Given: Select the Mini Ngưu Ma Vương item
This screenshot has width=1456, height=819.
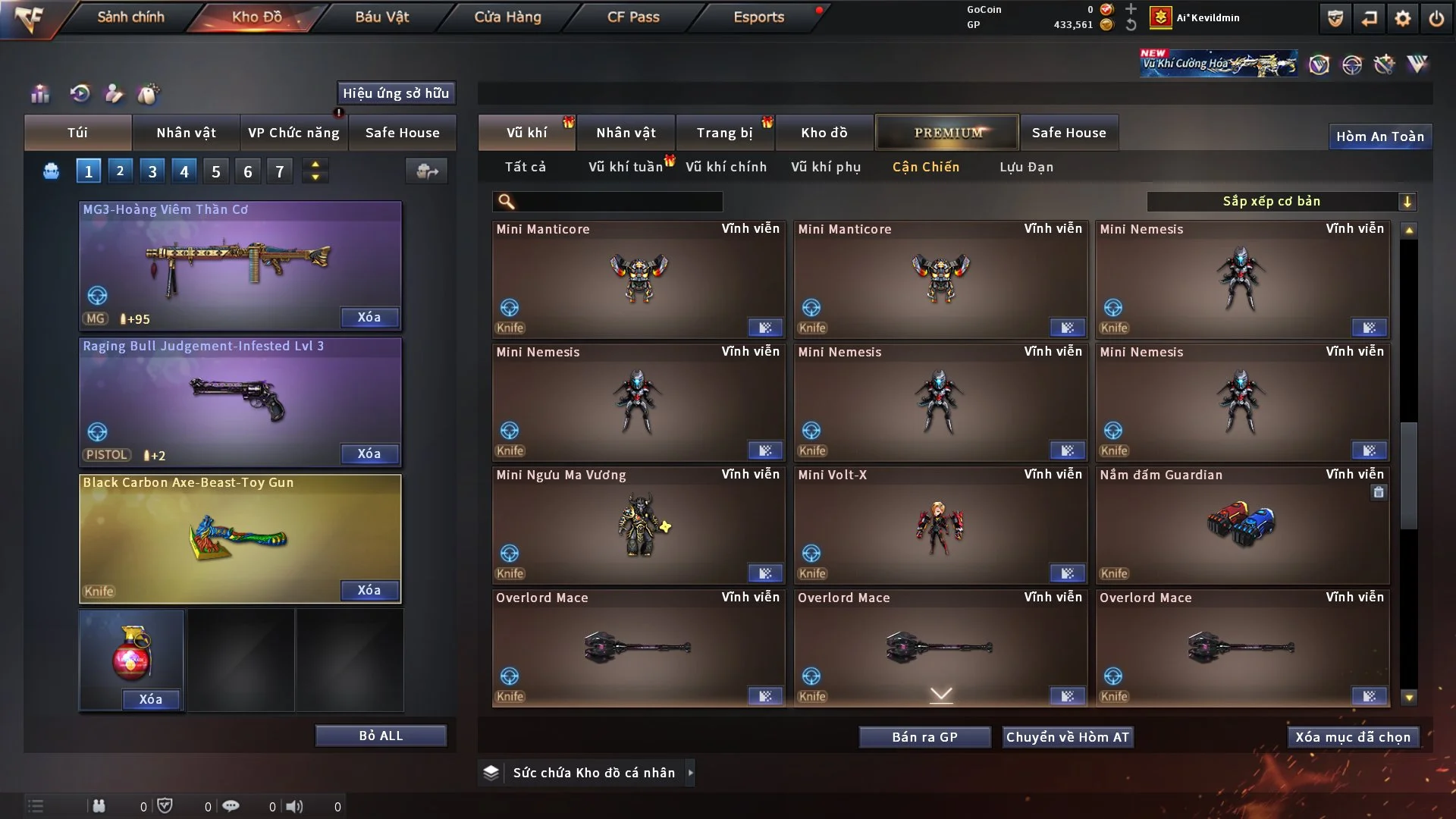Looking at the screenshot, I should (638, 525).
